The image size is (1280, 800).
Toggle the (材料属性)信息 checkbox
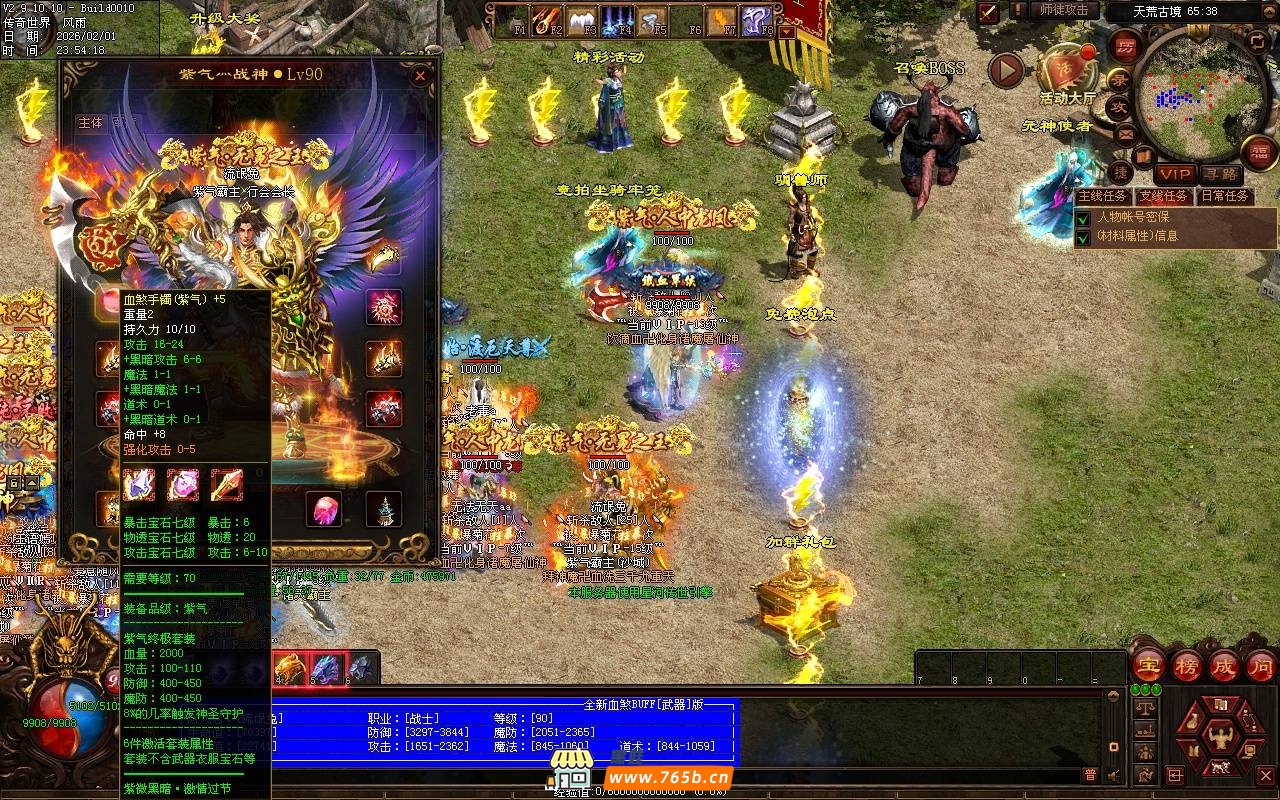pos(1083,237)
